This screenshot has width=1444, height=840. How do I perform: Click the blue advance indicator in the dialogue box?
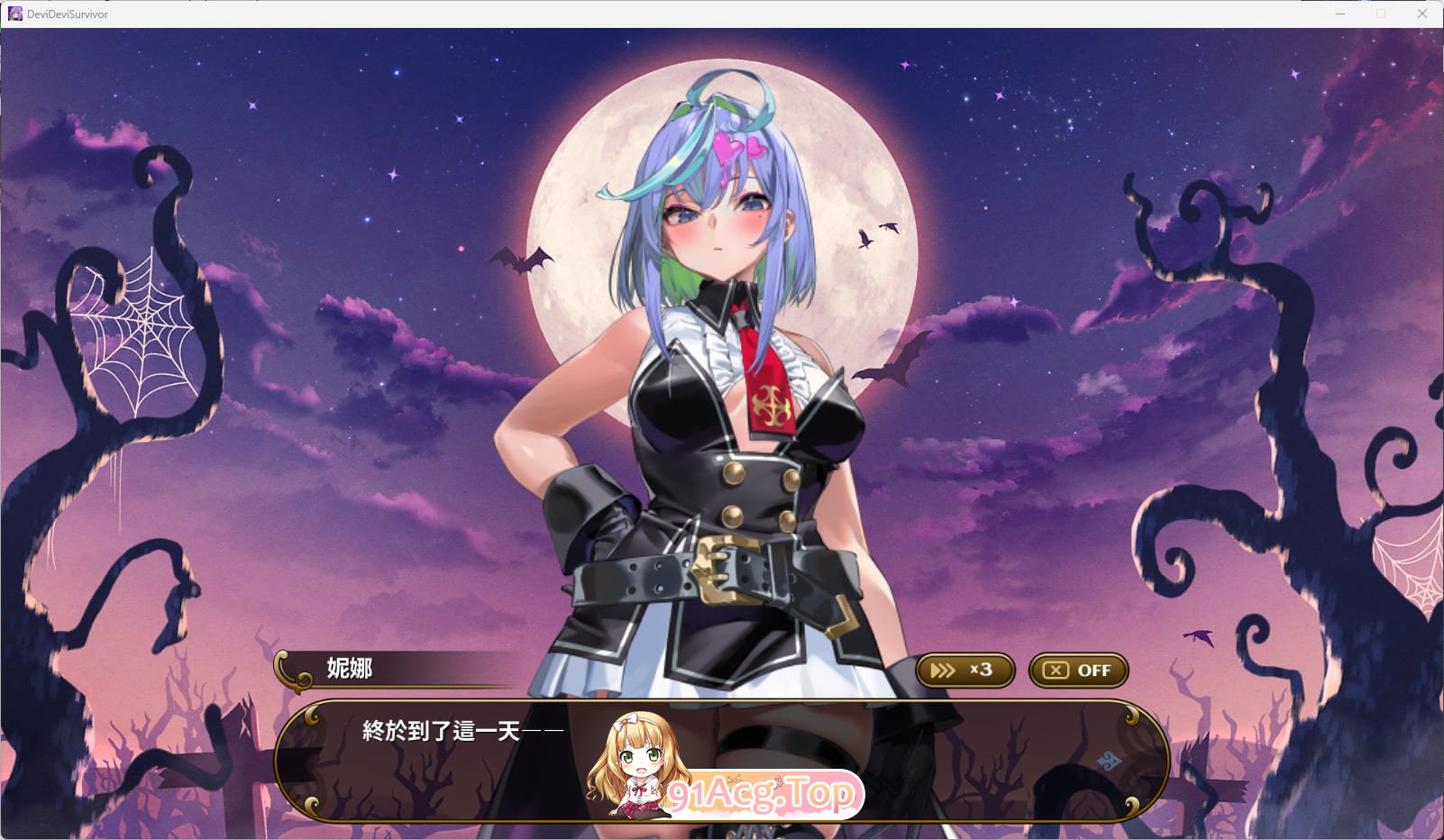click(x=1110, y=762)
